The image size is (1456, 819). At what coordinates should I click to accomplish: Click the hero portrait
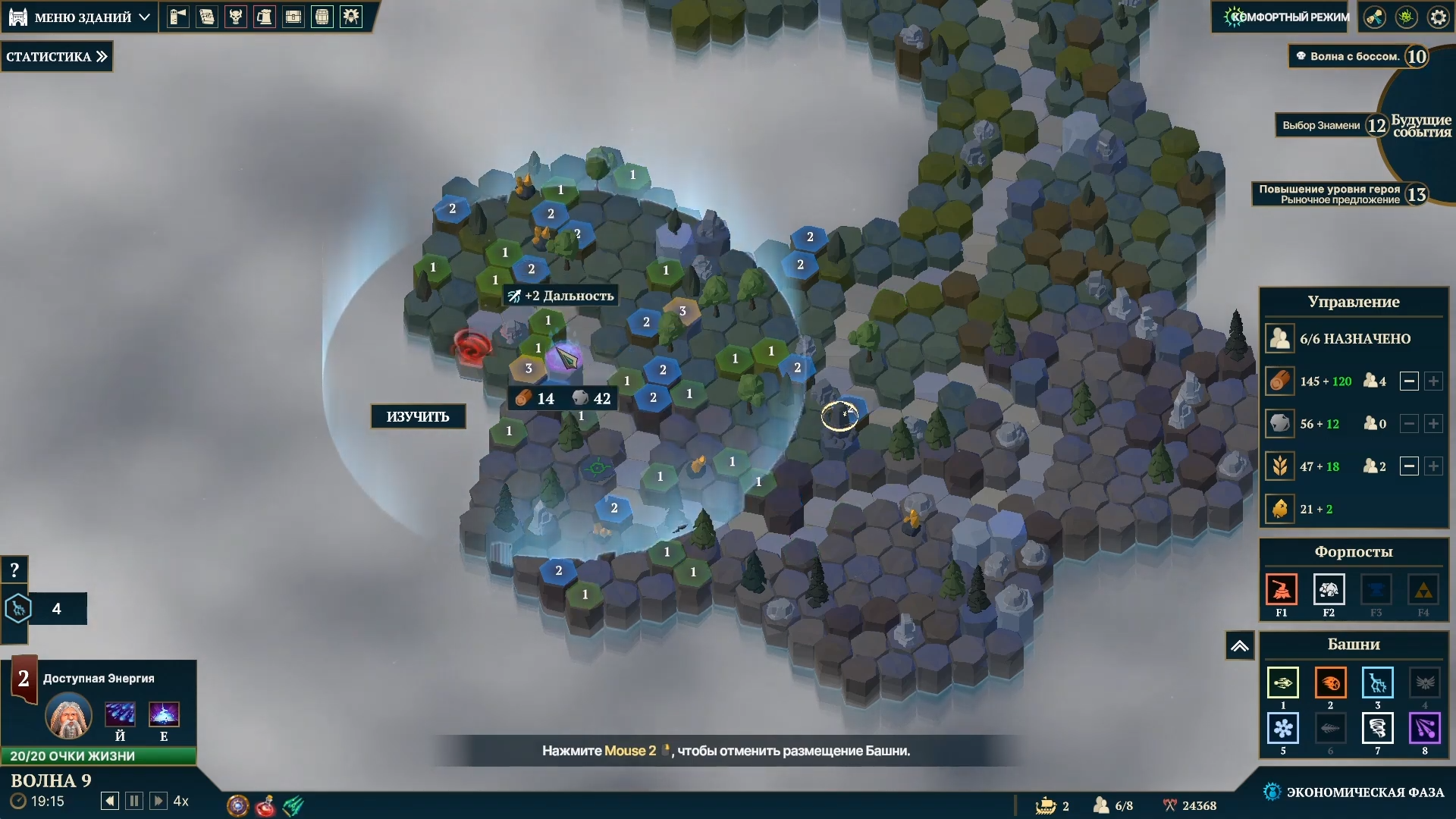coord(69,716)
